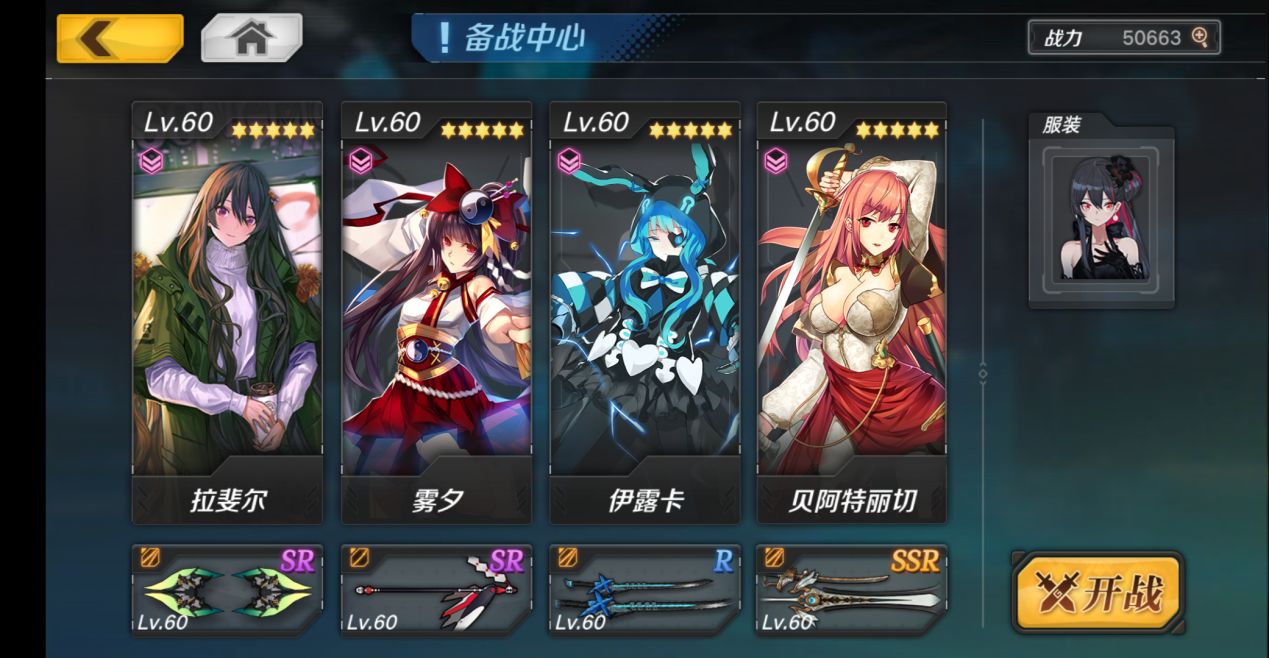1269x658 pixels.
Task: Pick the 伊露卡 character card
Action: tap(645, 312)
